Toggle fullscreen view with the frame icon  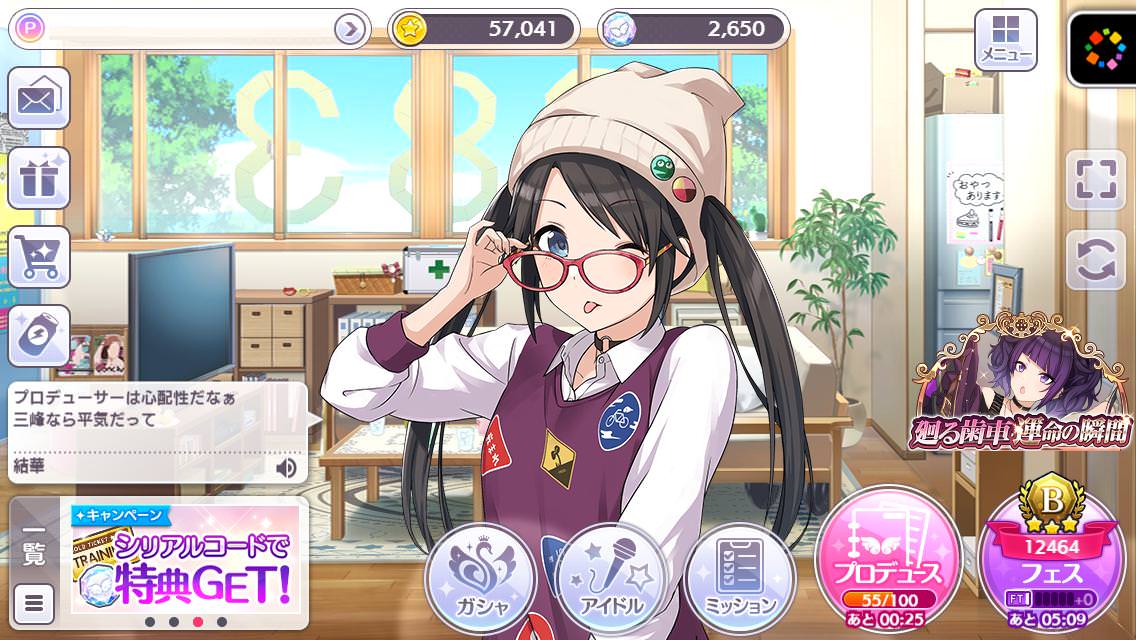coord(1095,180)
